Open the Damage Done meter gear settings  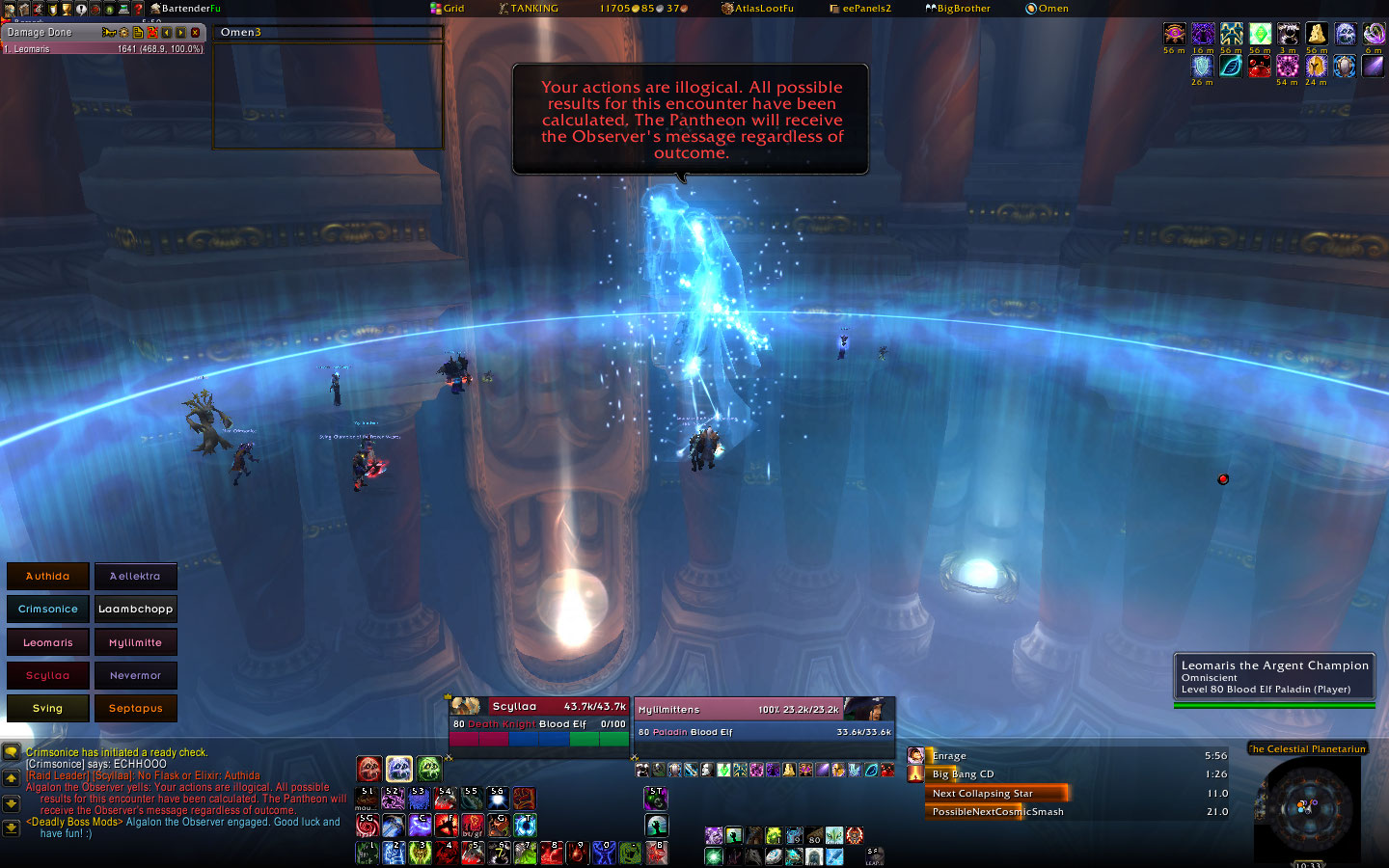pyautogui.click(x=123, y=33)
